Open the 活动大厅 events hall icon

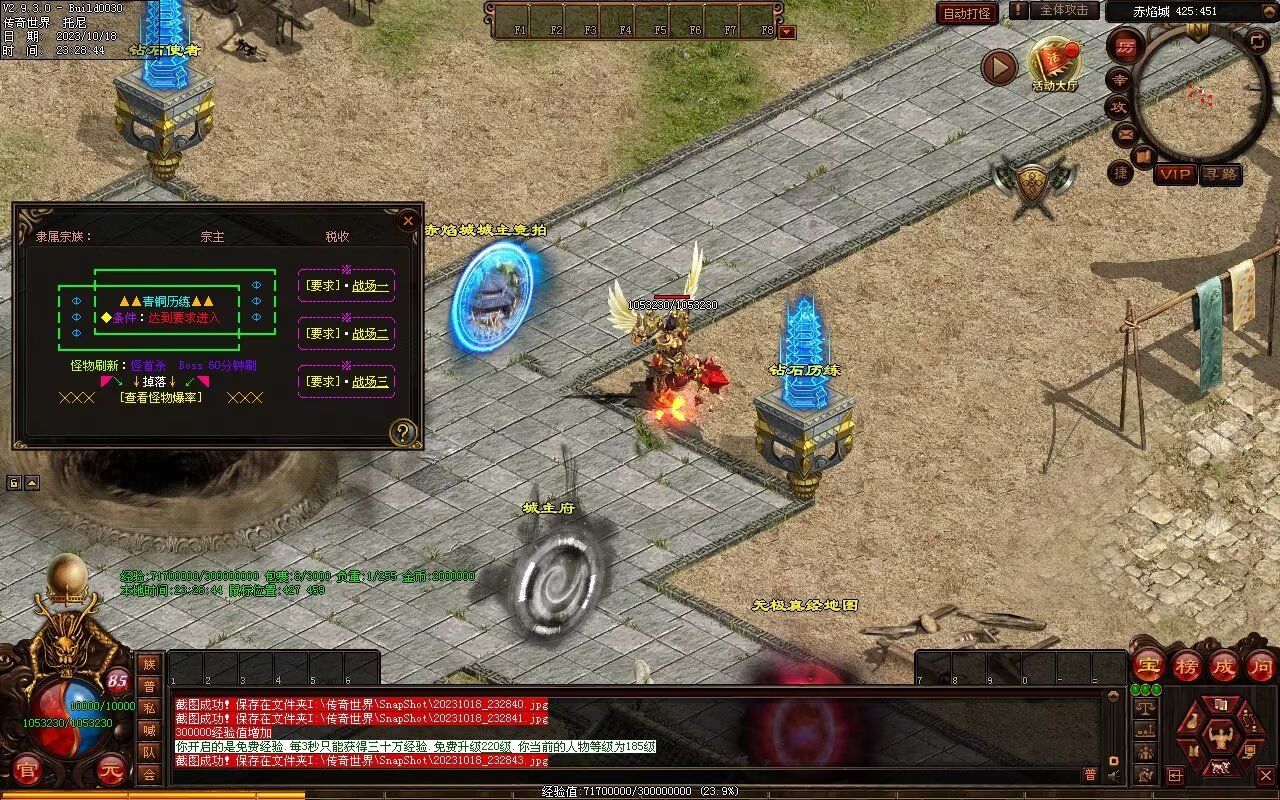click(x=1055, y=64)
